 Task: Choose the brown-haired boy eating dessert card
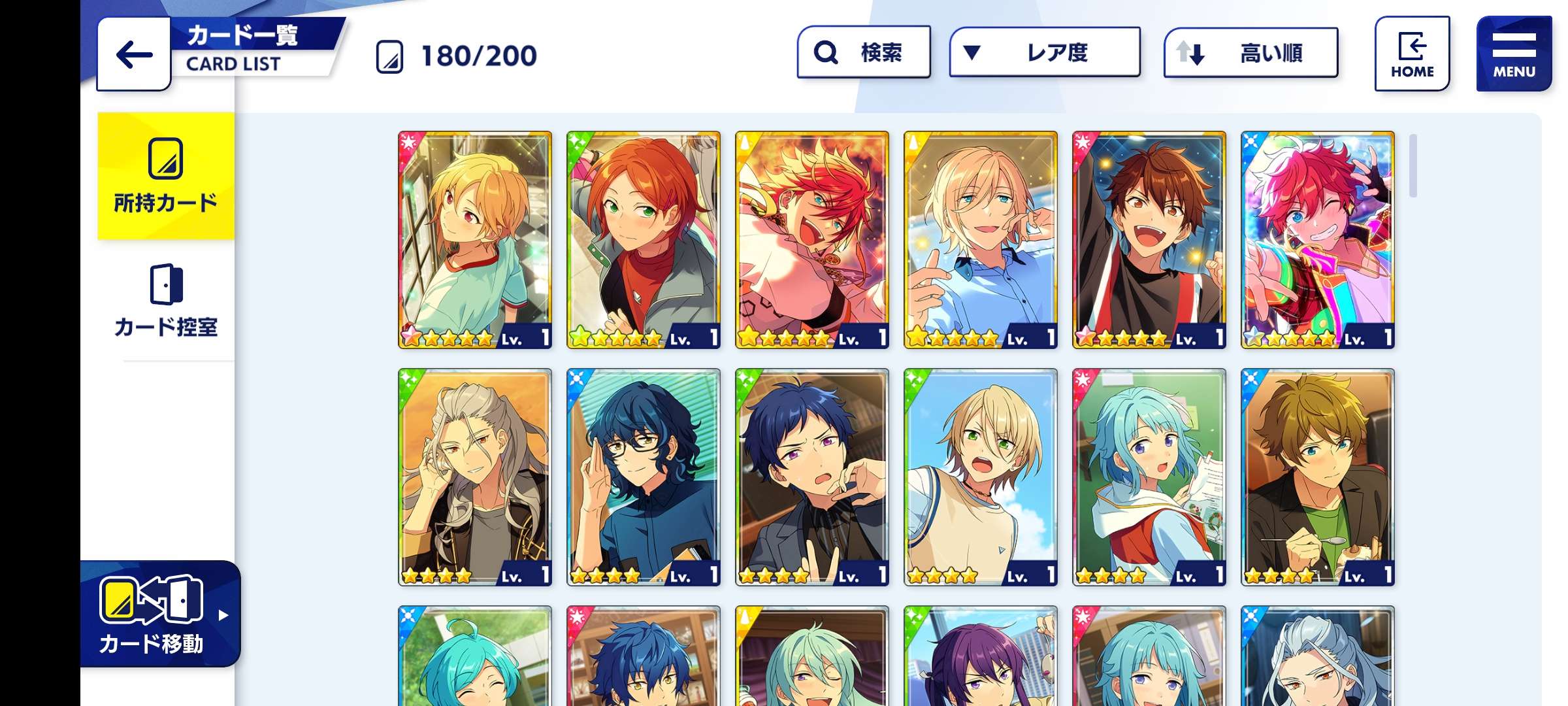(x=1318, y=477)
